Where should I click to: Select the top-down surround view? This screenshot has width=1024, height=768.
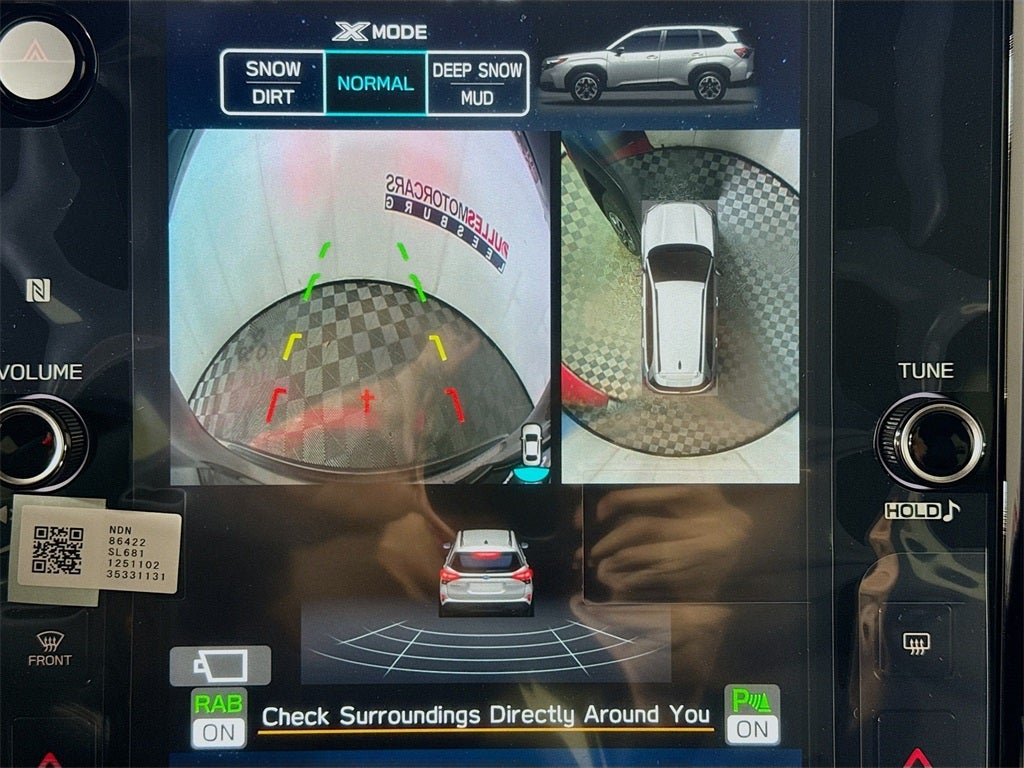coord(680,305)
